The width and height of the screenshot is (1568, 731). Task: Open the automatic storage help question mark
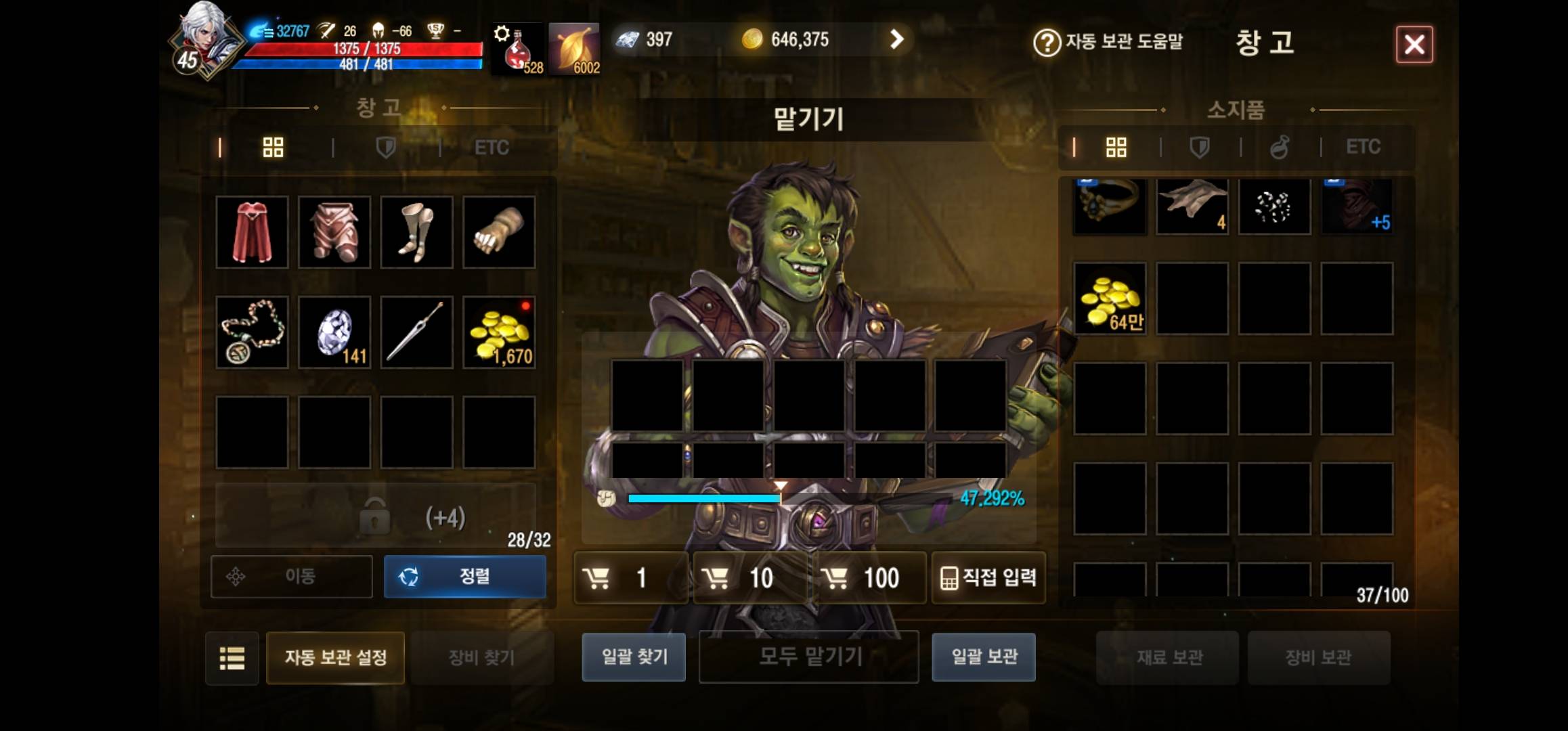coord(1045,41)
